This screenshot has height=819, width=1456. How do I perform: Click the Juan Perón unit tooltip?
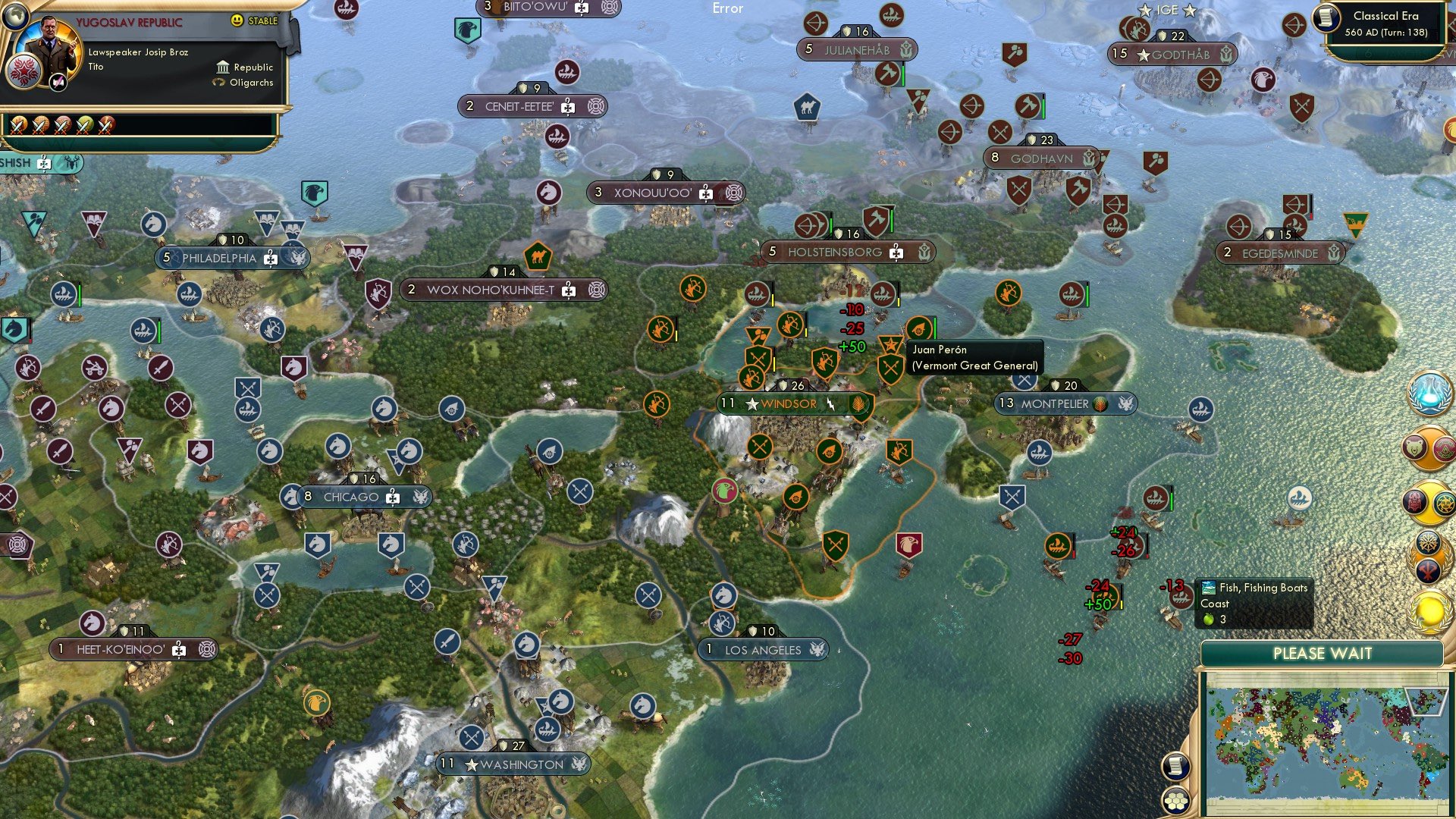click(974, 358)
